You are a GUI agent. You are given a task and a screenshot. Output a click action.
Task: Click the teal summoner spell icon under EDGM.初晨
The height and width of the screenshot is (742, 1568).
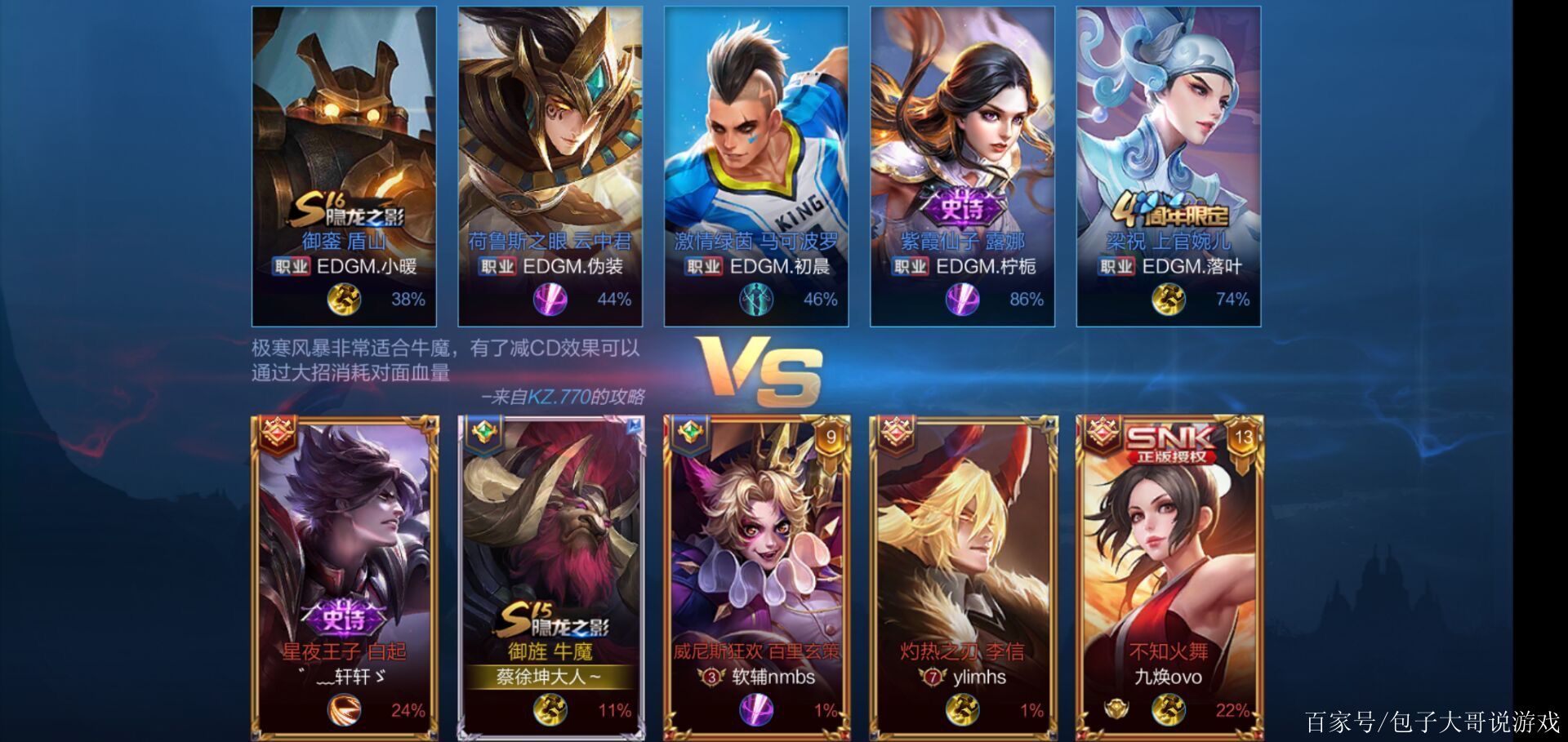[x=756, y=300]
